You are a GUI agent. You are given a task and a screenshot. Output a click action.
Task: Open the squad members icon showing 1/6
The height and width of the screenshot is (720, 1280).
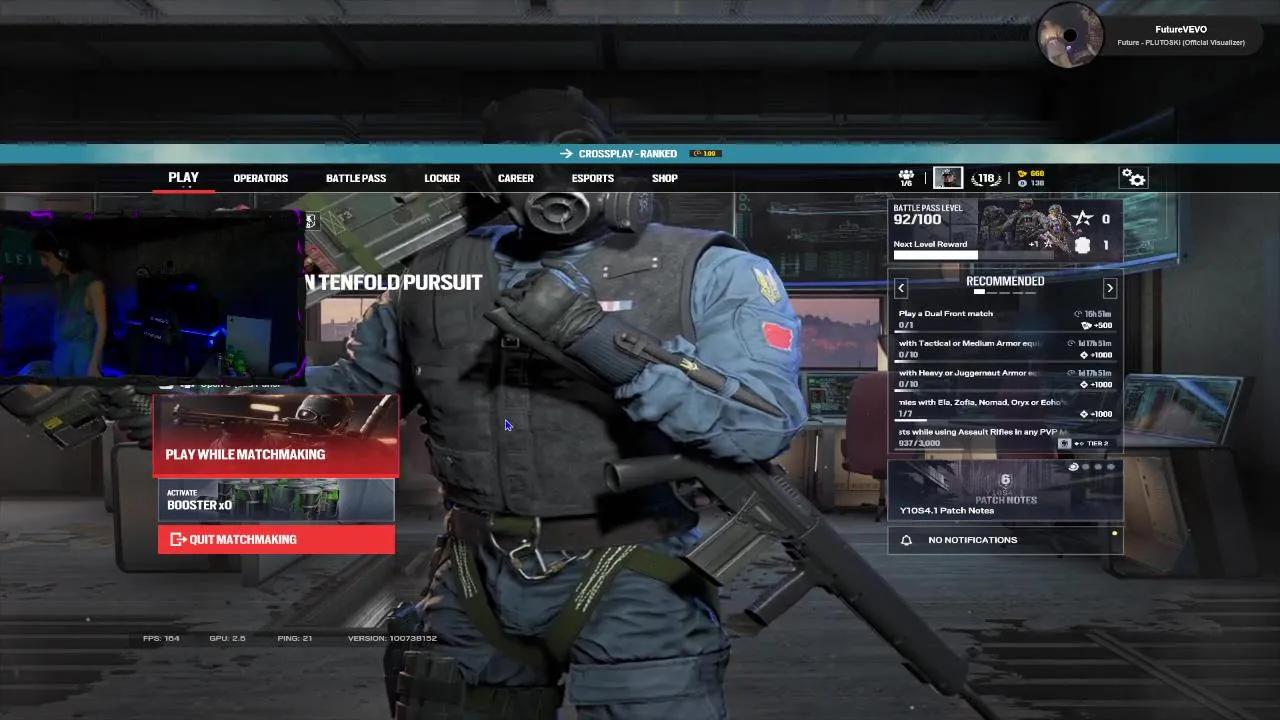tap(906, 177)
